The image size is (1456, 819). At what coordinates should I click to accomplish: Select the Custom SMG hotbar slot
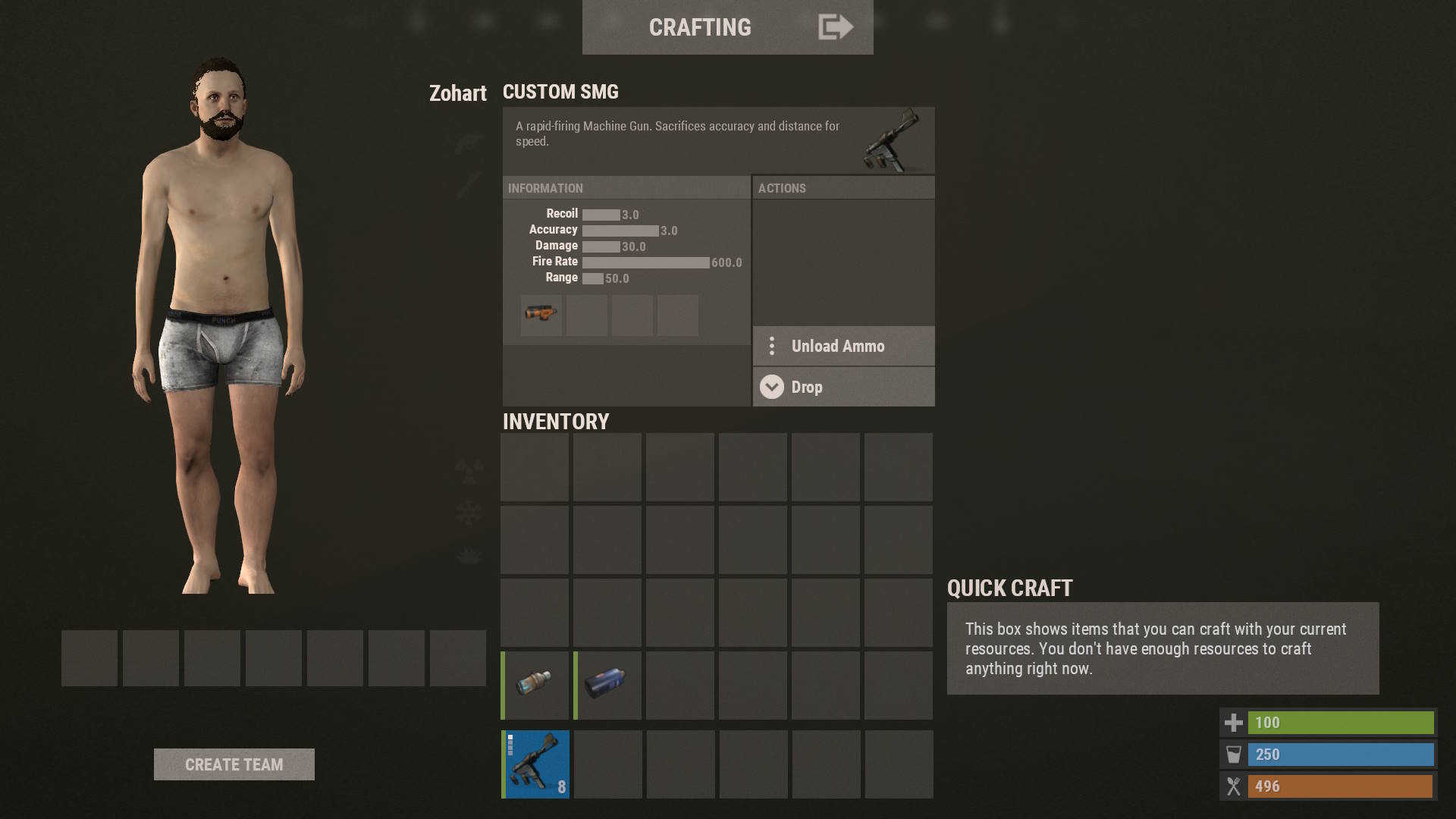[535, 764]
